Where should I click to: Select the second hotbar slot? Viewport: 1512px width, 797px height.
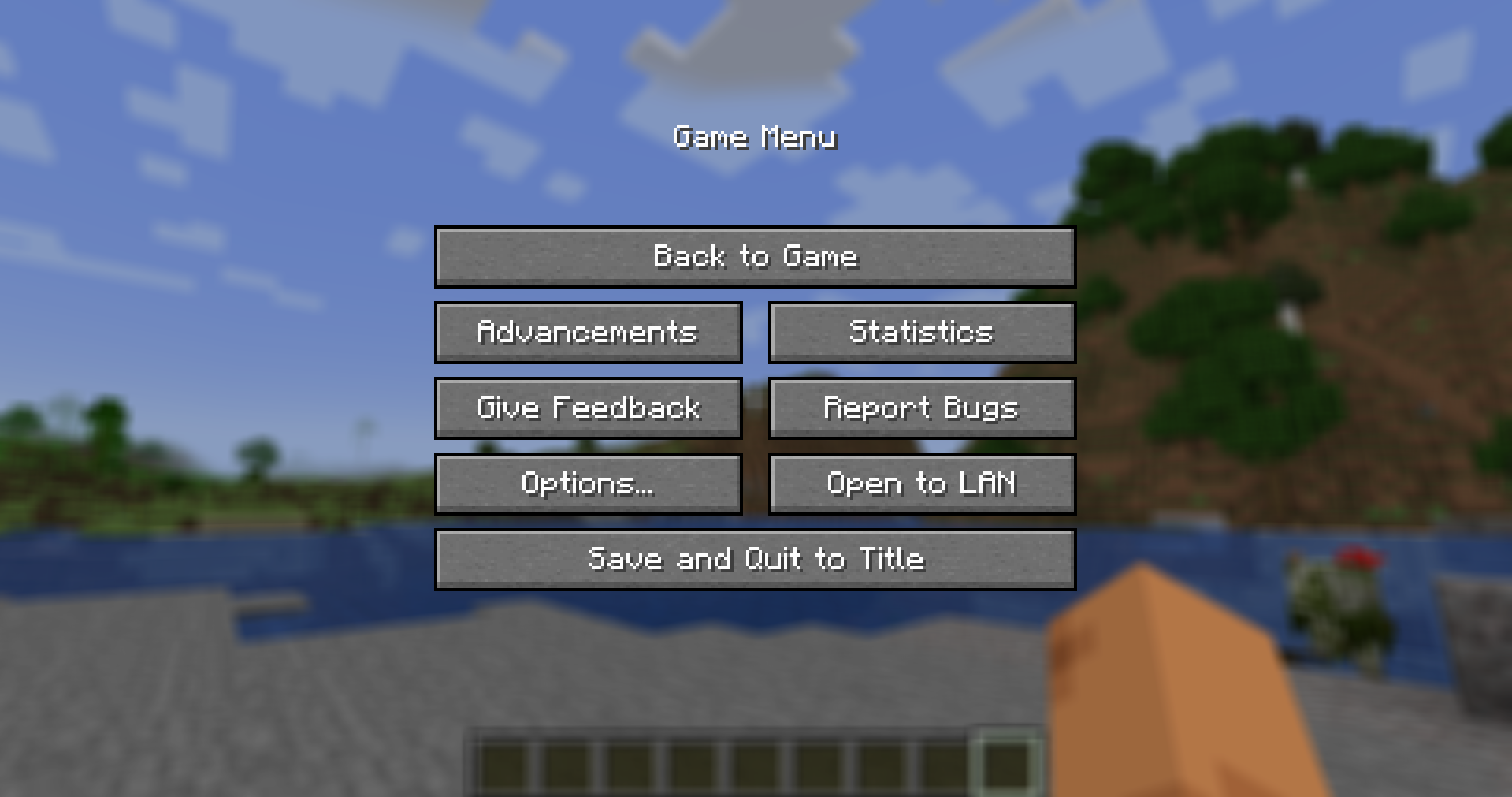click(x=570, y=761)
